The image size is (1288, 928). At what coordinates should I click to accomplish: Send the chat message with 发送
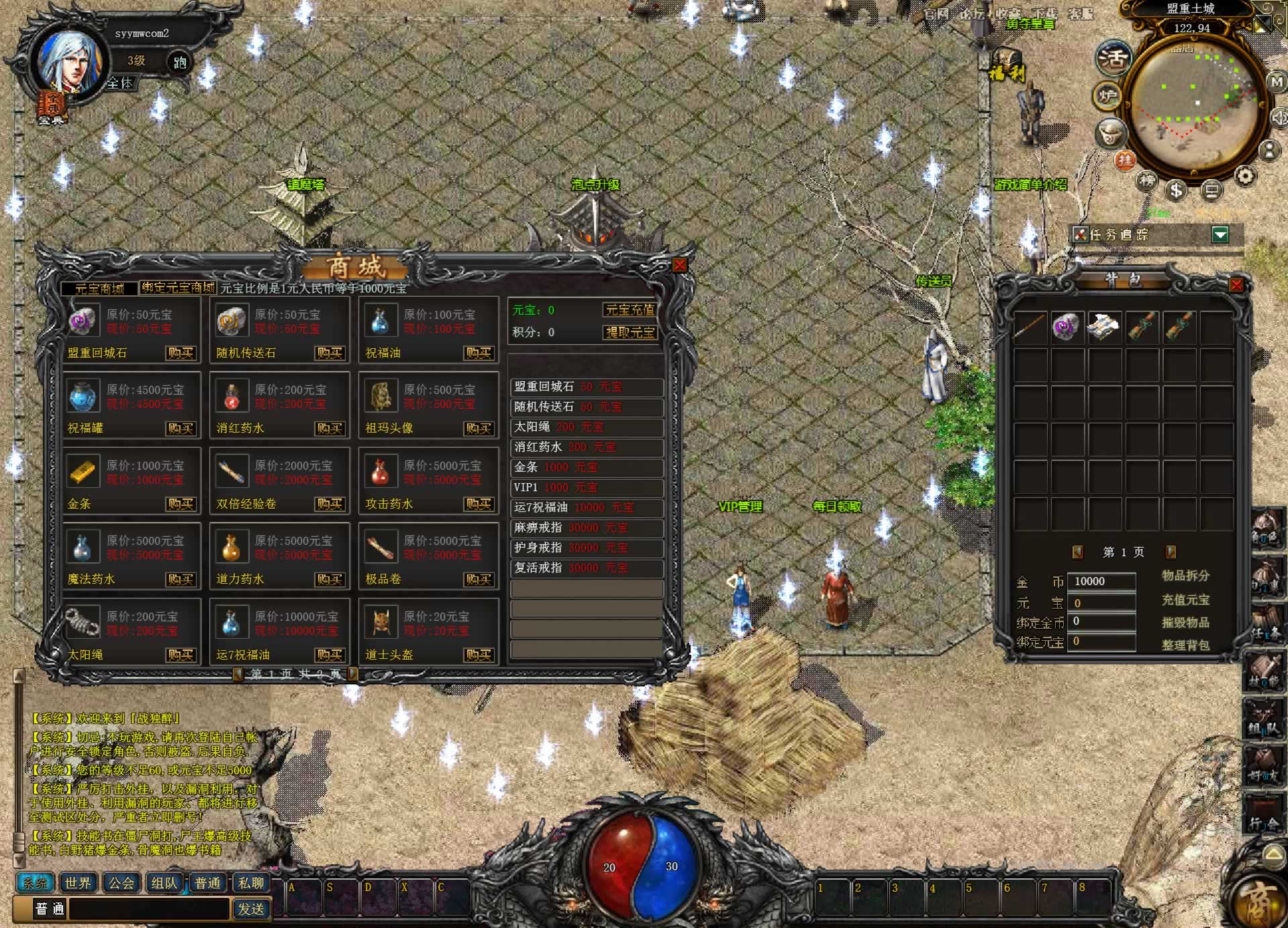251,909
